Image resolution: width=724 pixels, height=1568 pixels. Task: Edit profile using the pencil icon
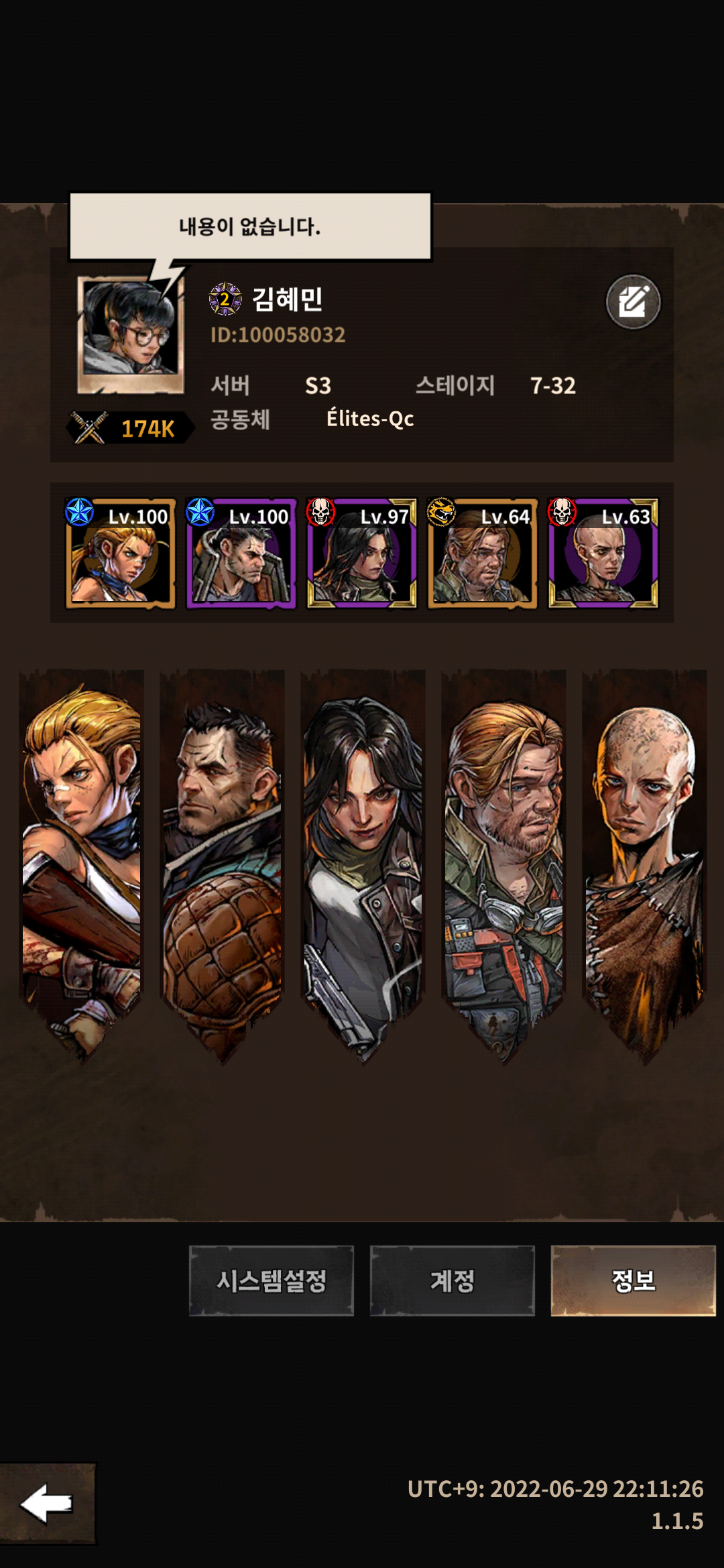633,302
